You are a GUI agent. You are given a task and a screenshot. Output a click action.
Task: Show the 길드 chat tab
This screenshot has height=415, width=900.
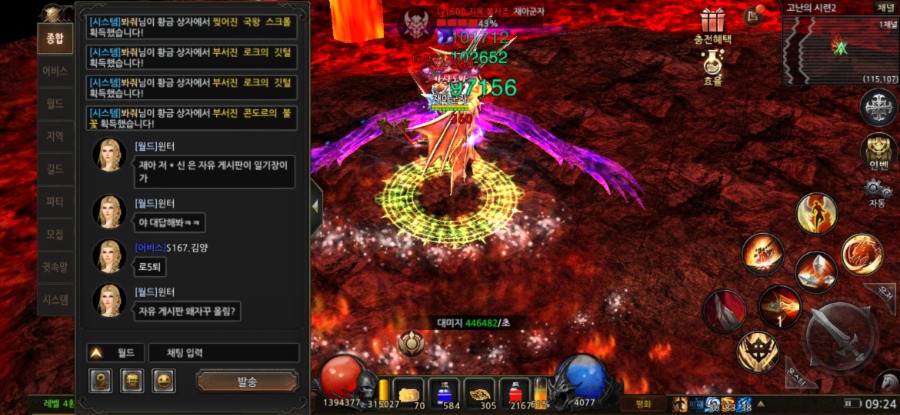(54, 170)
